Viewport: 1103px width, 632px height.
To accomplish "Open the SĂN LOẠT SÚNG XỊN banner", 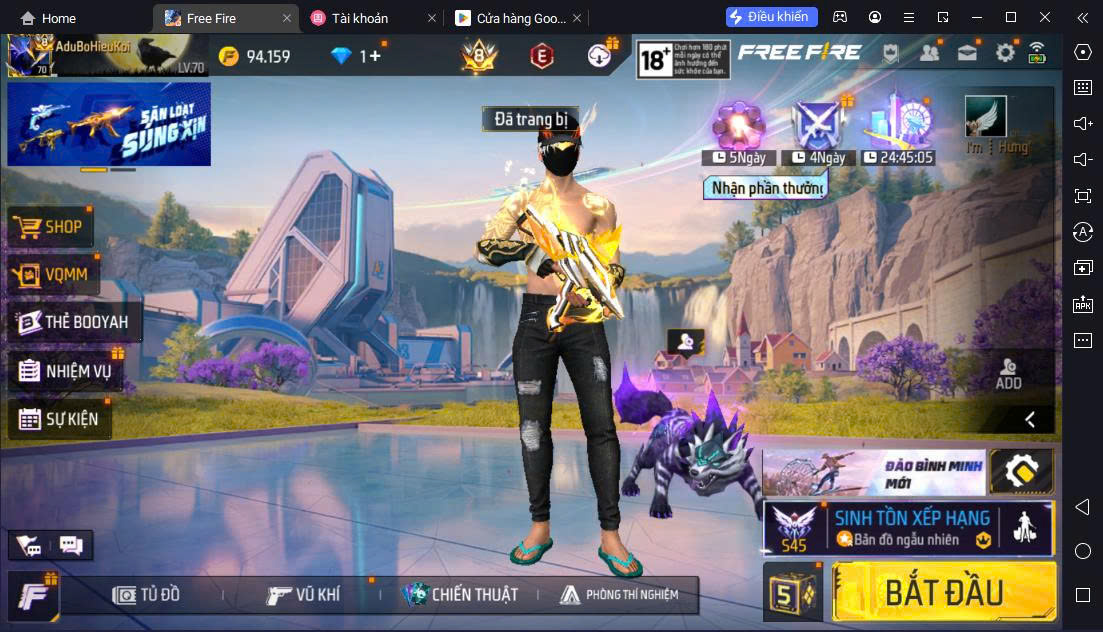I will coord(109,123).
